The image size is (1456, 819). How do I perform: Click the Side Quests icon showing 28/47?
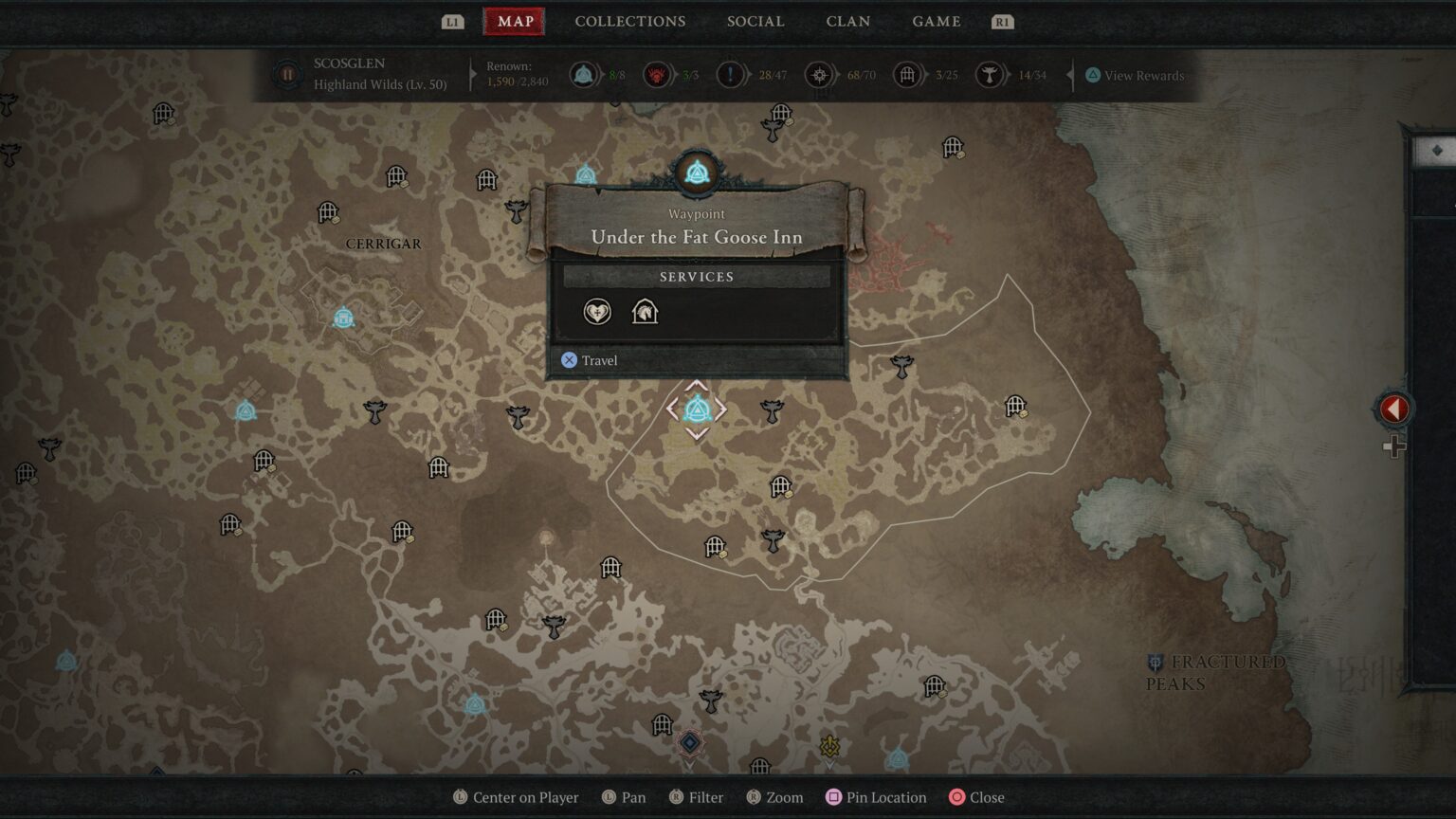(730, 75)
